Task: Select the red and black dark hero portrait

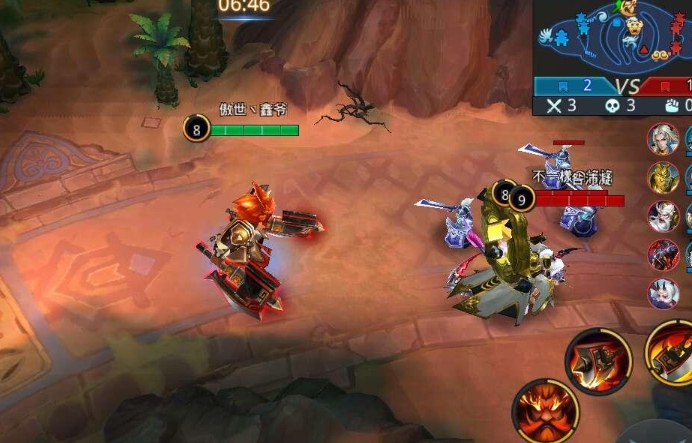Action: tap(662, 255)
